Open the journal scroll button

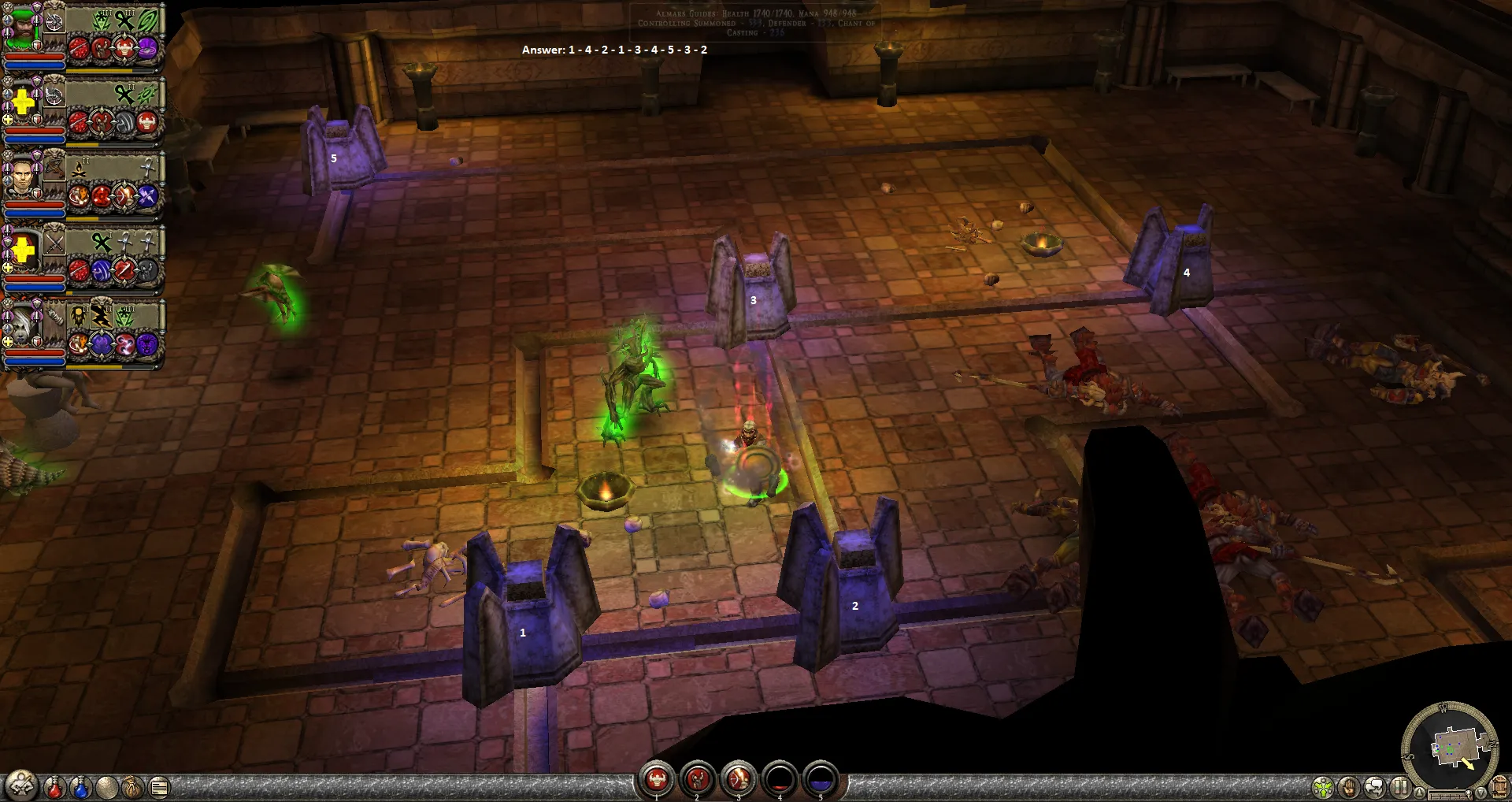point(158,786)
